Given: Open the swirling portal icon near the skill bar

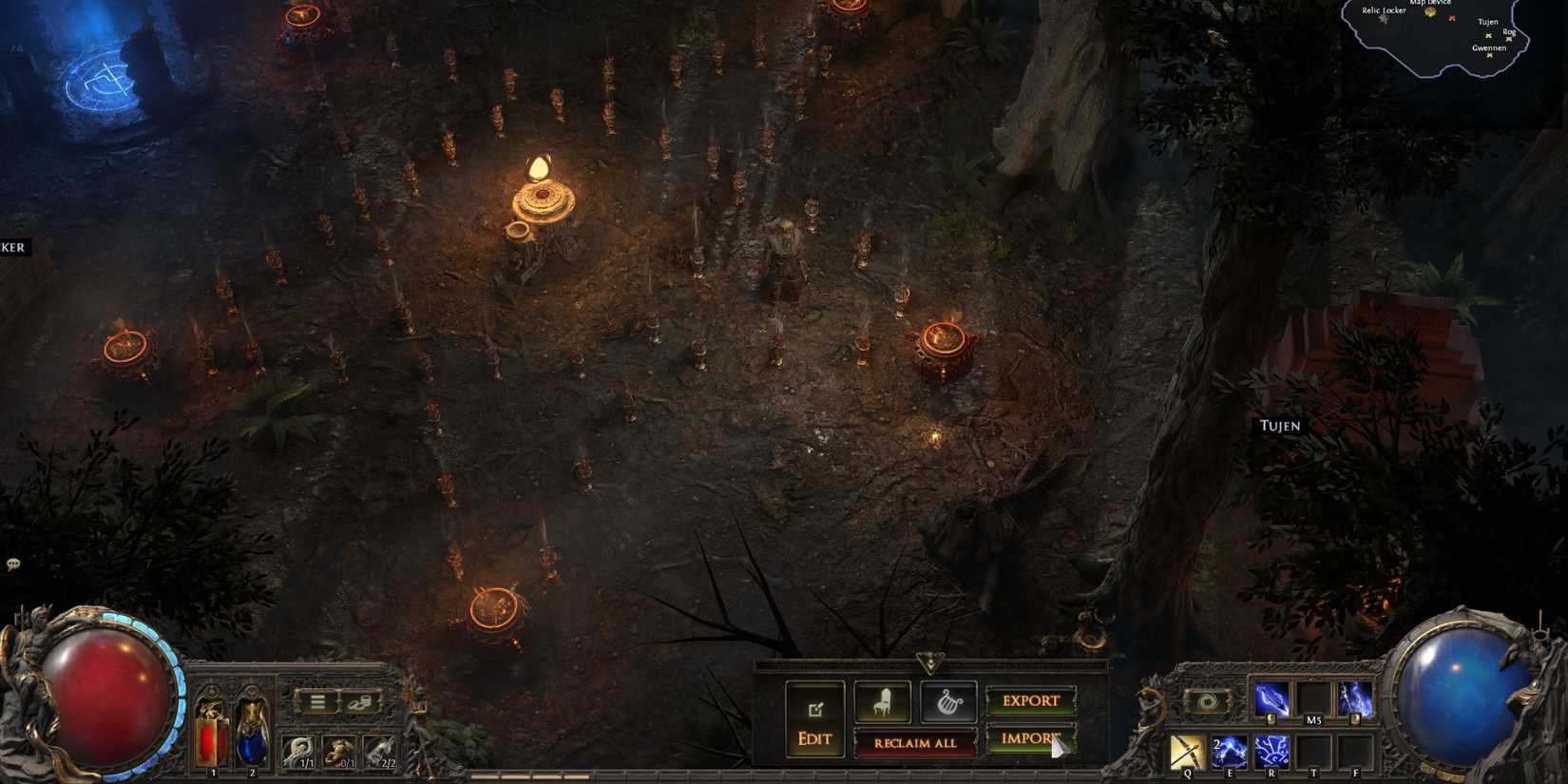Looking at the screenshot, I should coord(1207,700).
